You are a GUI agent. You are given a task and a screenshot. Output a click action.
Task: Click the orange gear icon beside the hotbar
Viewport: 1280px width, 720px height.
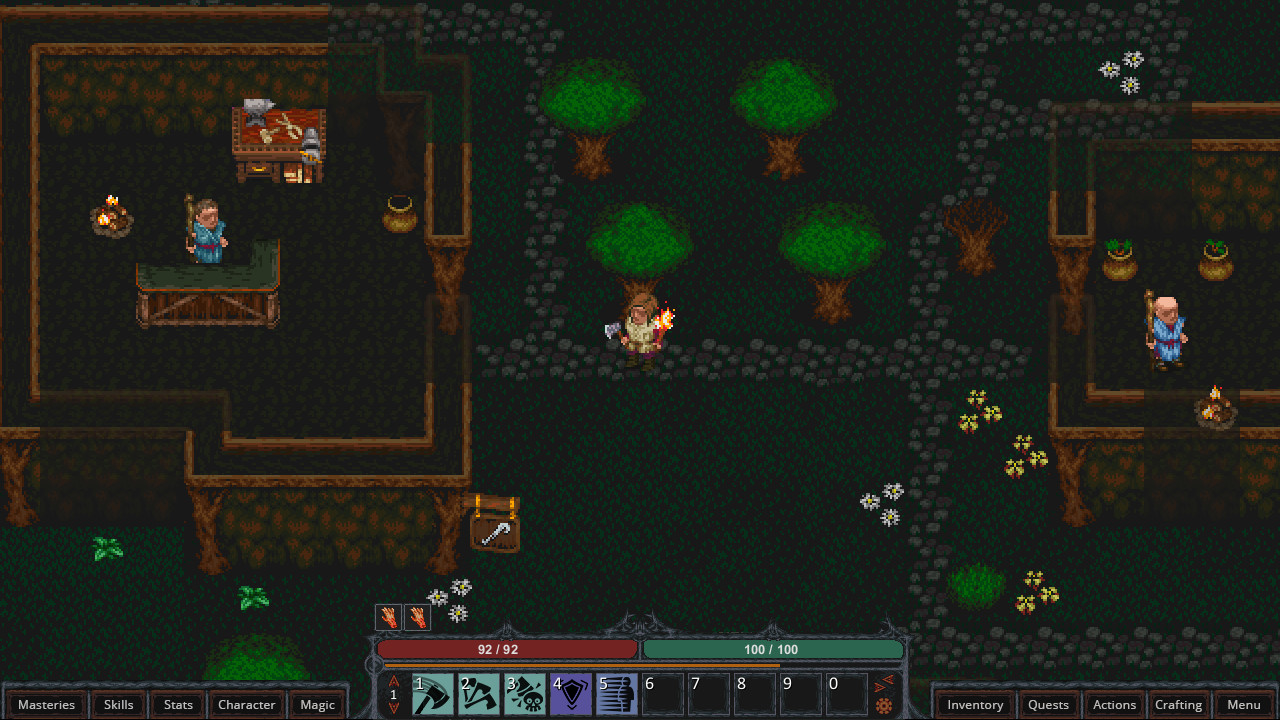(884, 706)
